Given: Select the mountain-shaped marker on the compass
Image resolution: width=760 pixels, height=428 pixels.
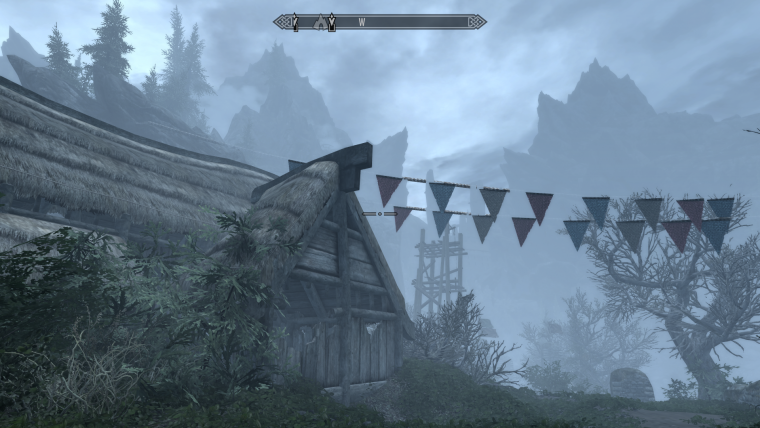Looking at the screenshot, I should coord(320,21).
